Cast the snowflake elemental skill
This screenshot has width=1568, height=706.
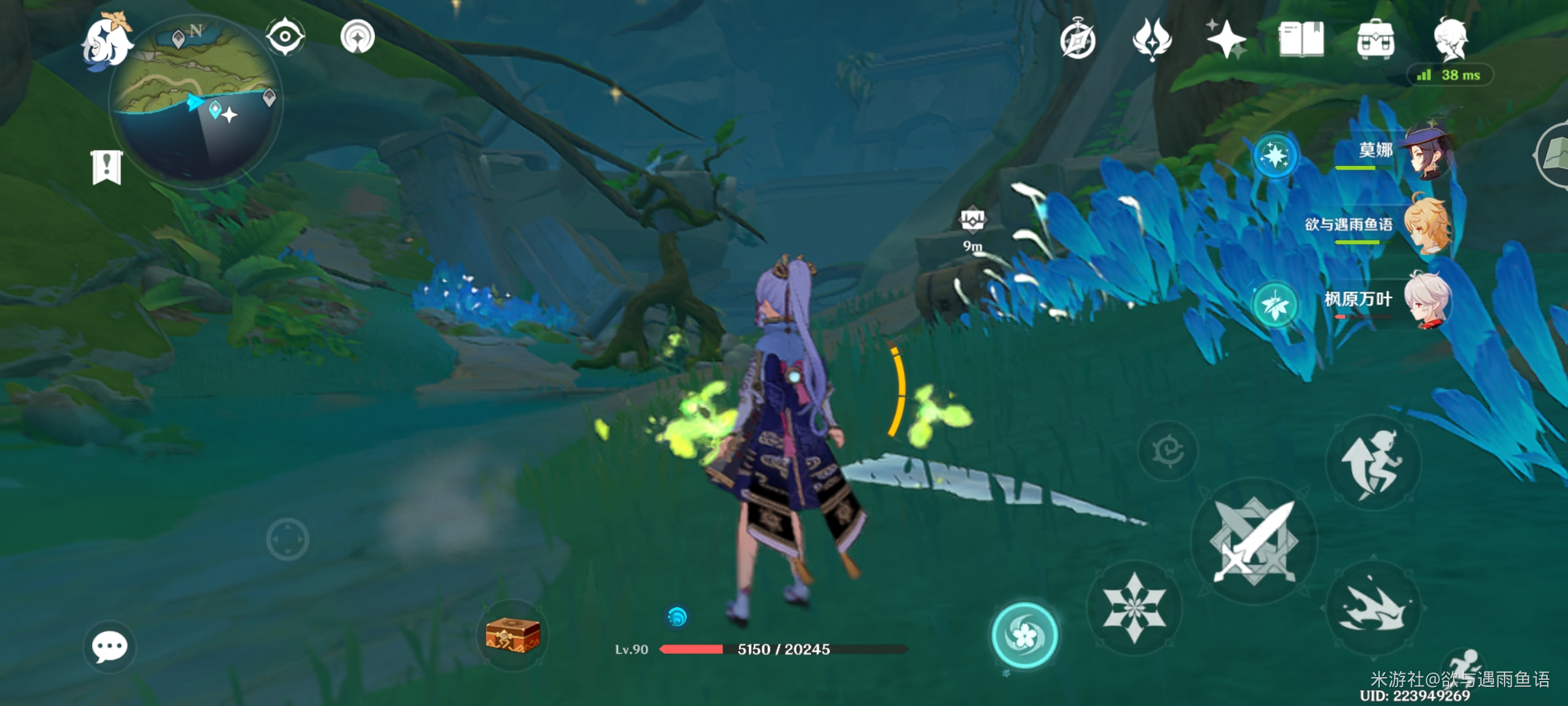tap(1134, 608)
